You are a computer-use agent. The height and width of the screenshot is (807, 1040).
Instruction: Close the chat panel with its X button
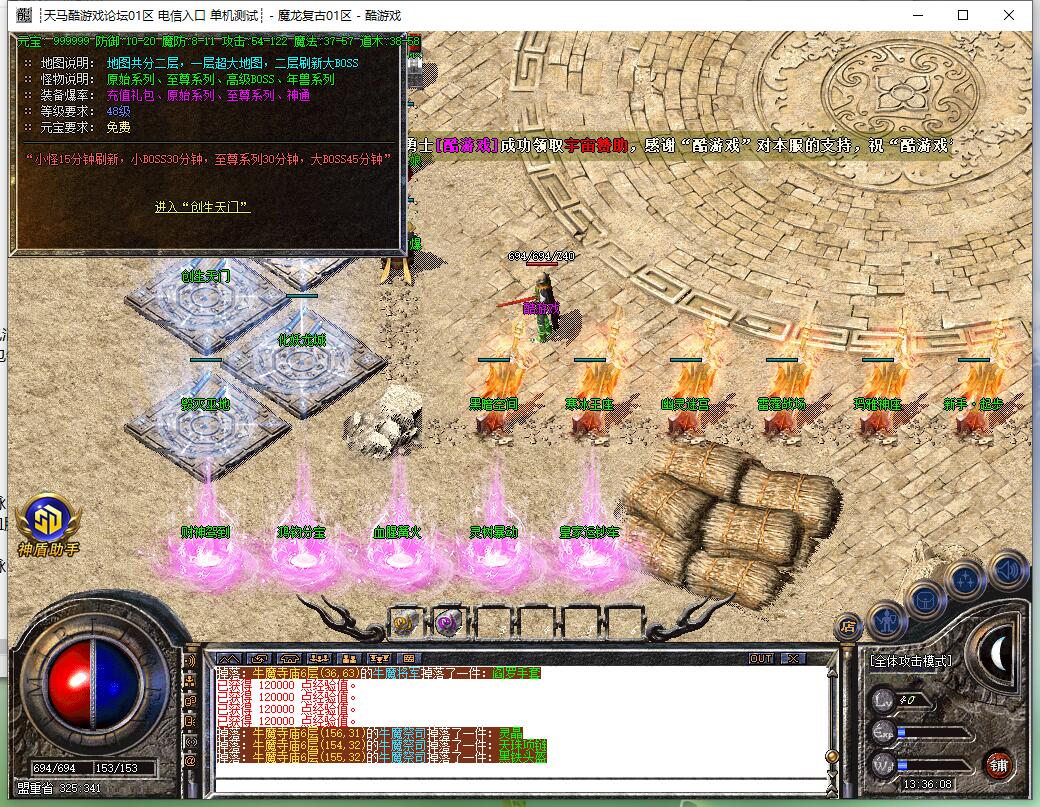[792, 659]
